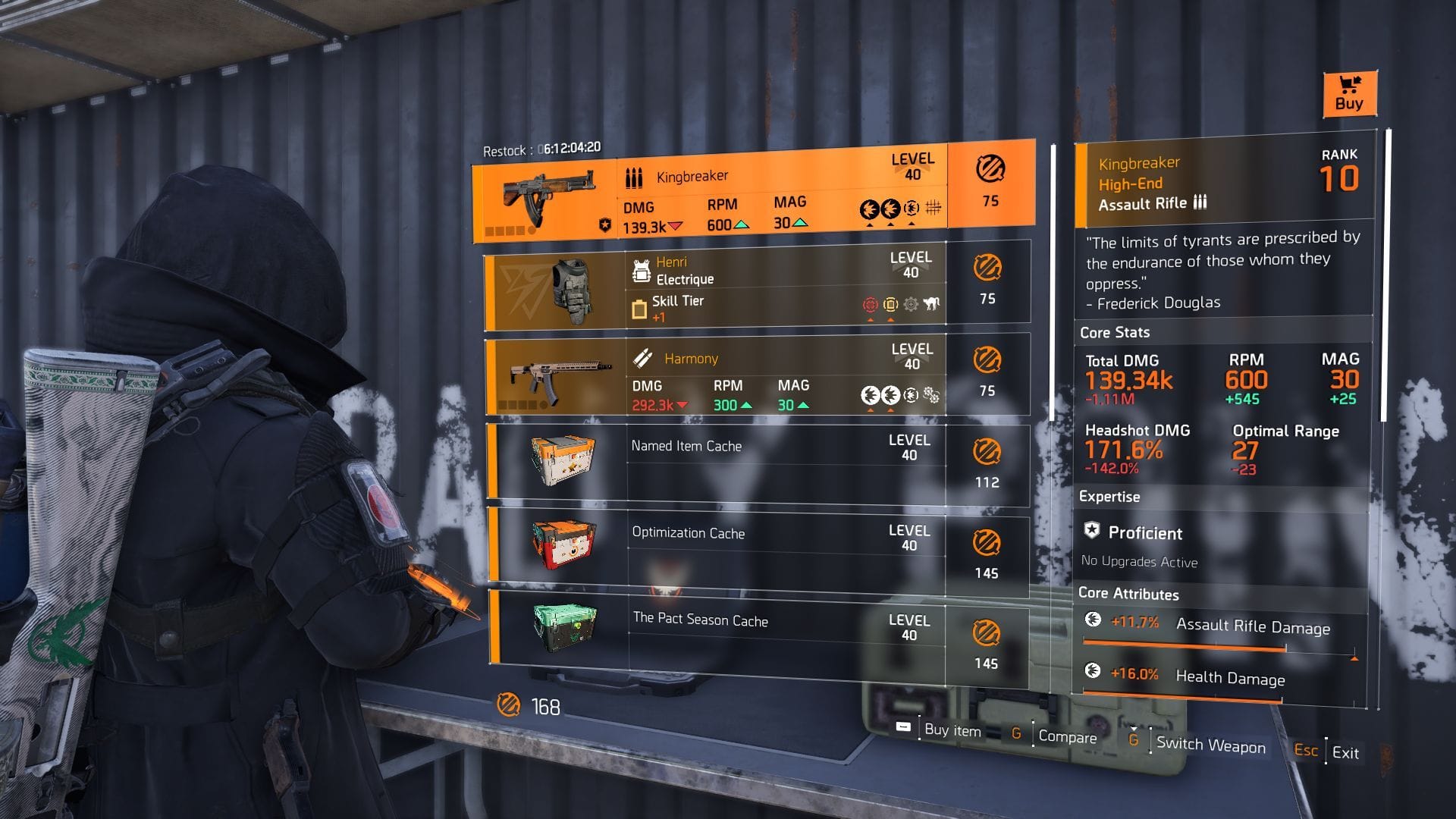Click Exit at the bottom right
Screen dimensions: 1456x819
(1346, 753)
